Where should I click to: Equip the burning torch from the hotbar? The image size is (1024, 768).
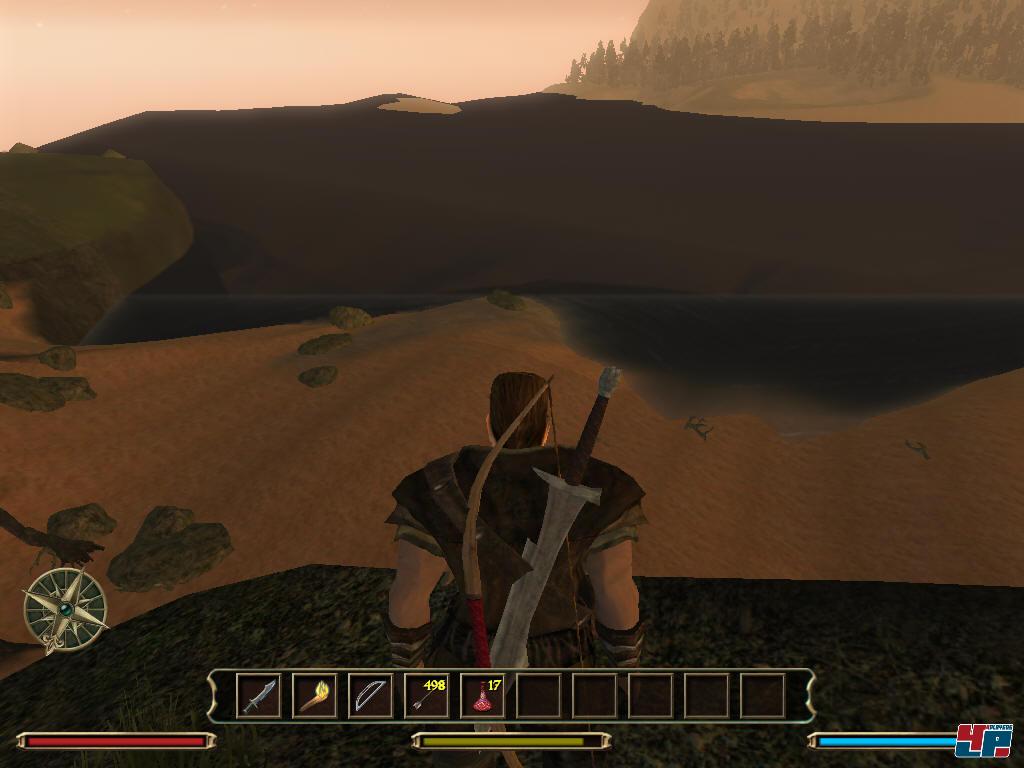click(314, 695)
